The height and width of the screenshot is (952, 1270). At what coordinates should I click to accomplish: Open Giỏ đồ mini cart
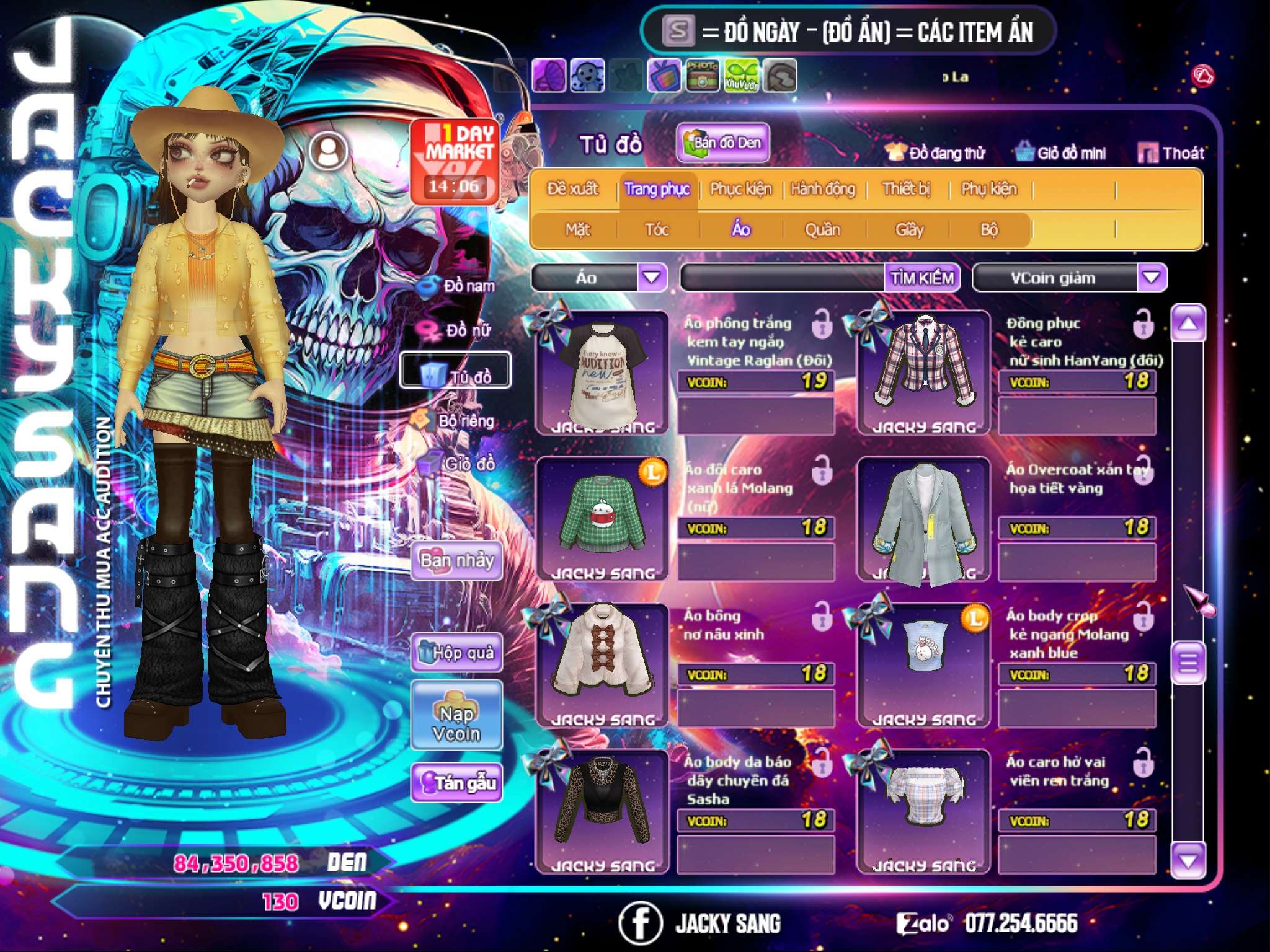(x=1061, y=152)
